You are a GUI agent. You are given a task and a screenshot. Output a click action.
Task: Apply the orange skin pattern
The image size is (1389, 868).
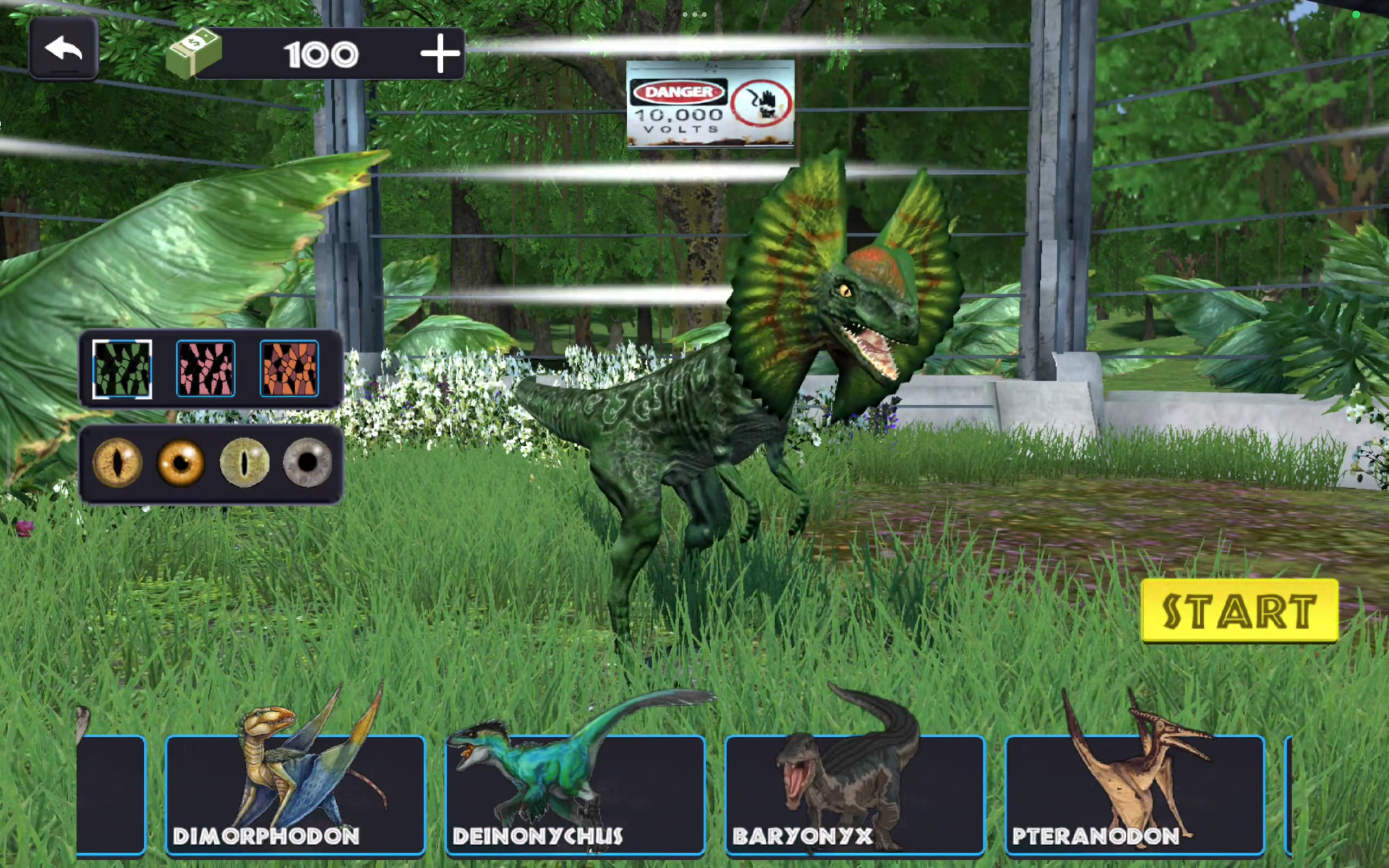pyautogui.click(x=289, y=368)
